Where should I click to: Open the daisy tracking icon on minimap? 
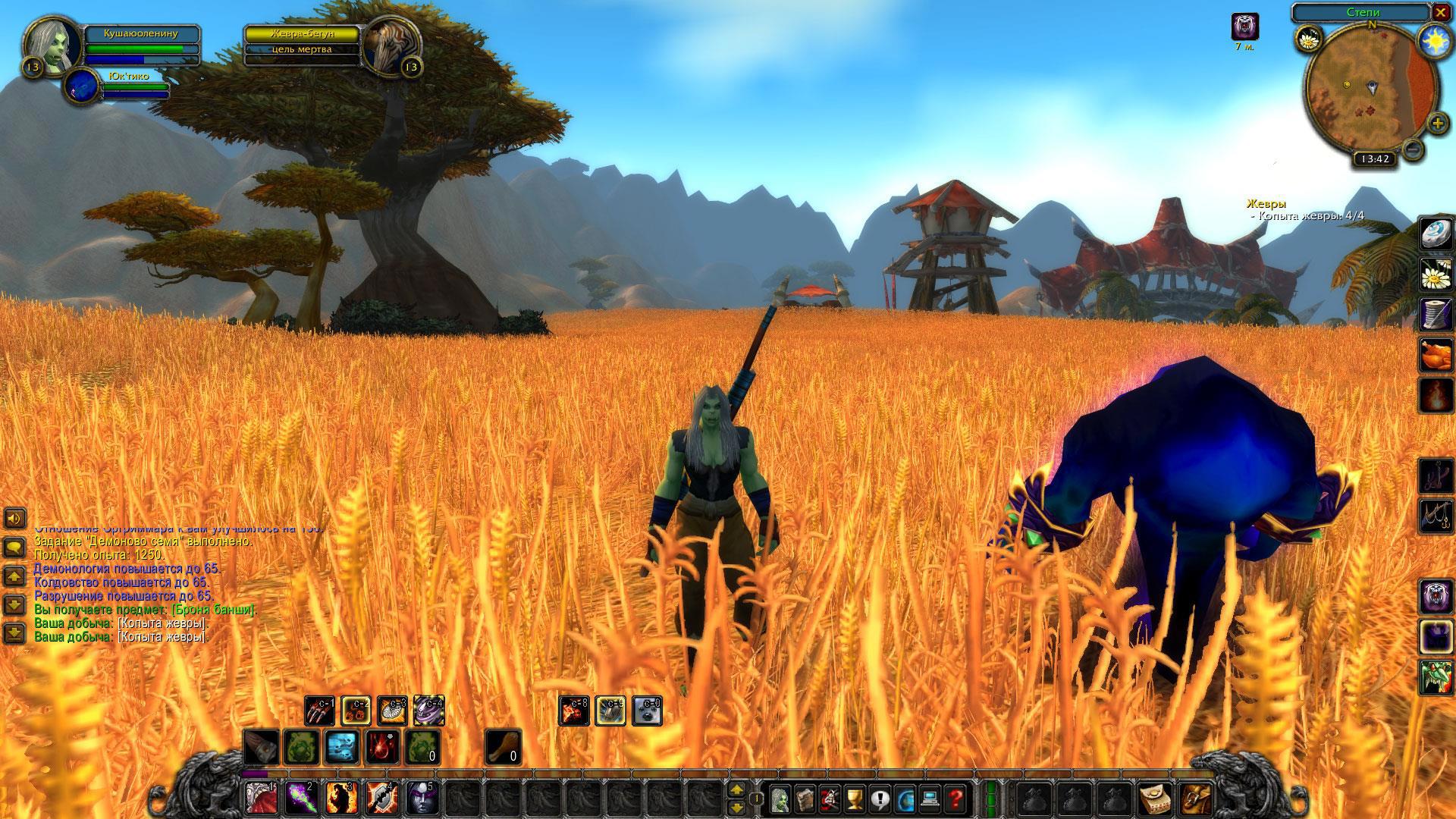coord(1310,38)
